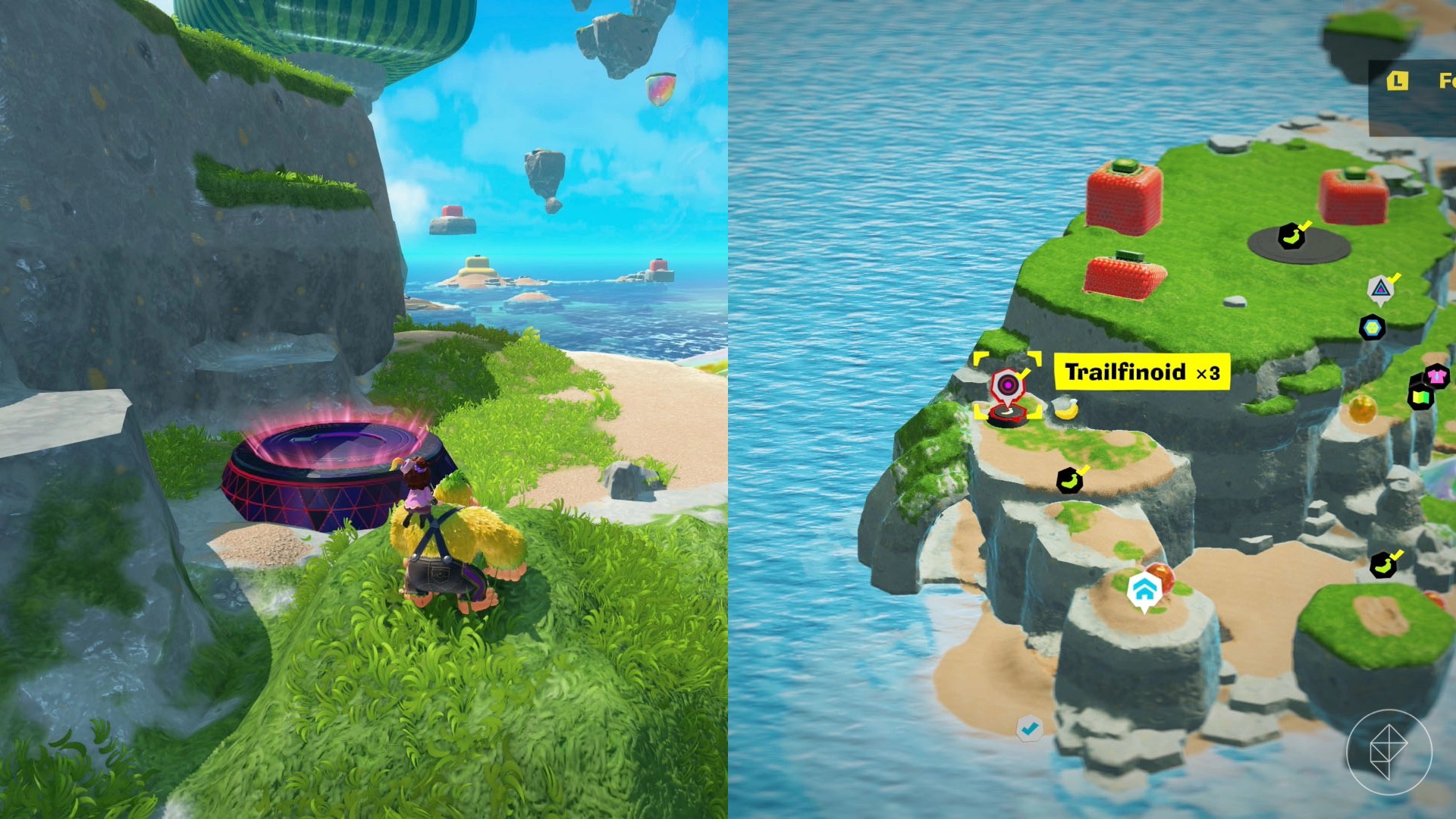The image size is (1456, 819).
Task: Select the Trailfinoid map marker
Action: pyautogui.click(x=1008, y=386)
